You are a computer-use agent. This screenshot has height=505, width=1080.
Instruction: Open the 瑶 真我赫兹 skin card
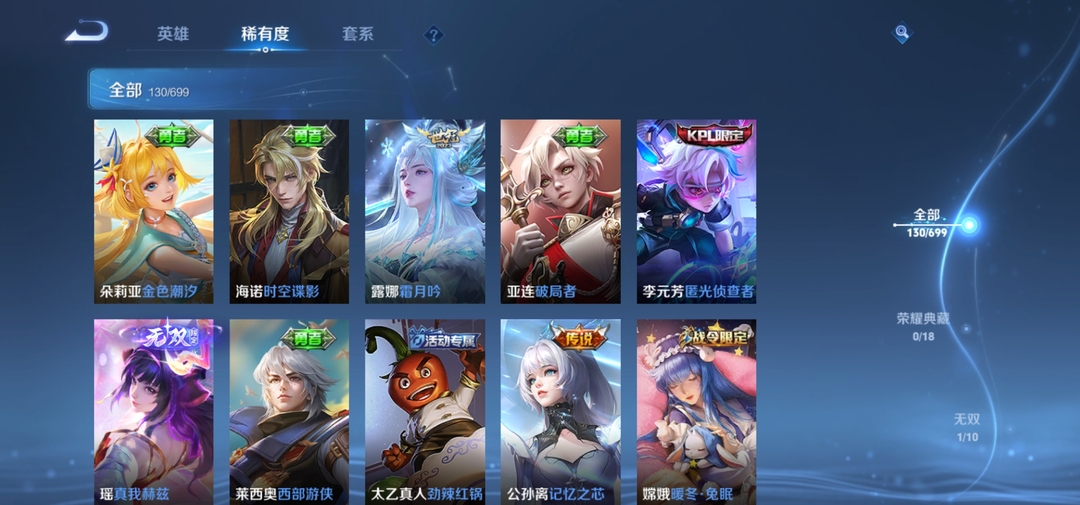tap(153, 411)
